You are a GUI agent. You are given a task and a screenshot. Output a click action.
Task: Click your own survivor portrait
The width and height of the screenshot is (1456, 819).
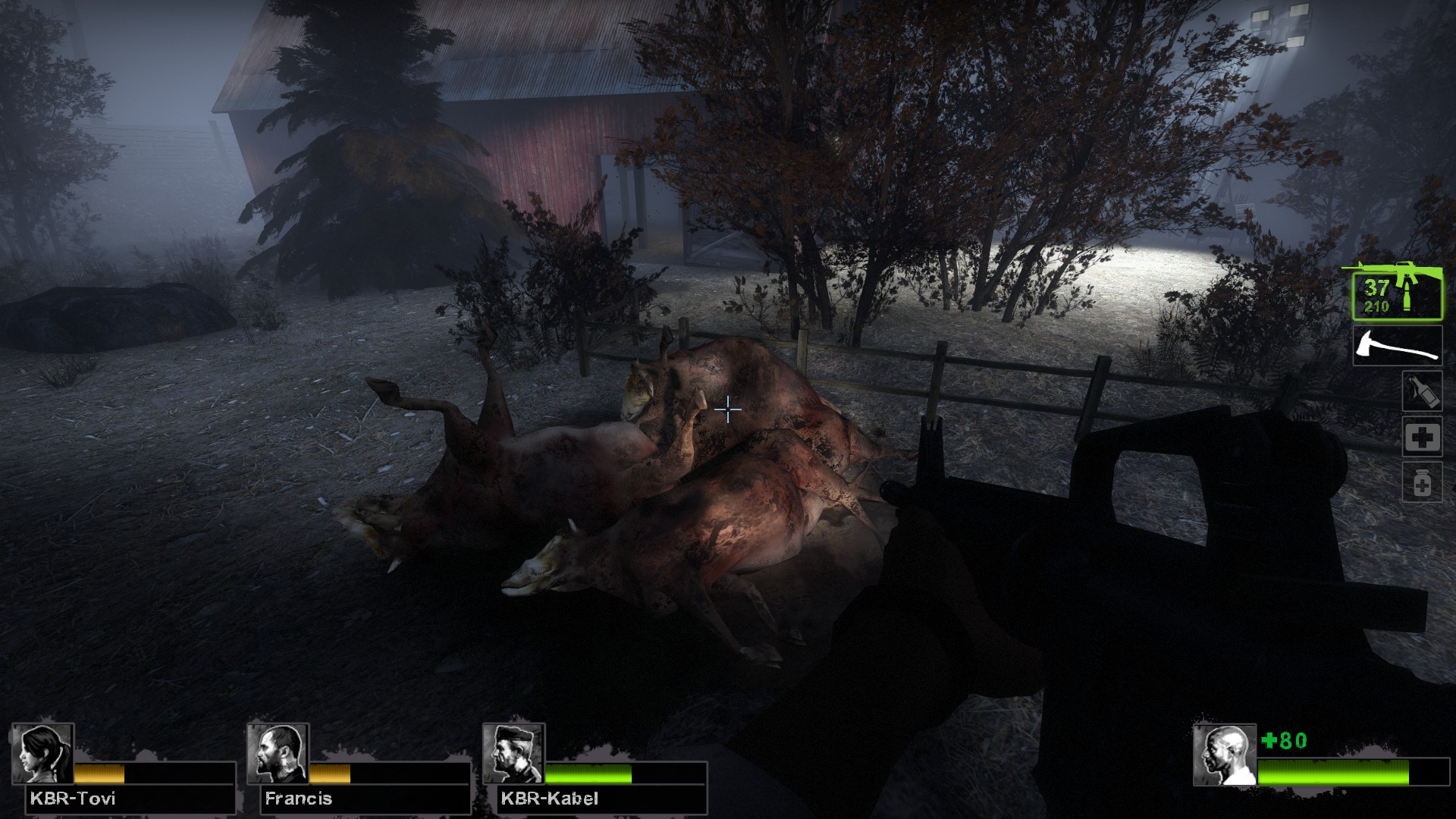click(x=1224, y=755)
